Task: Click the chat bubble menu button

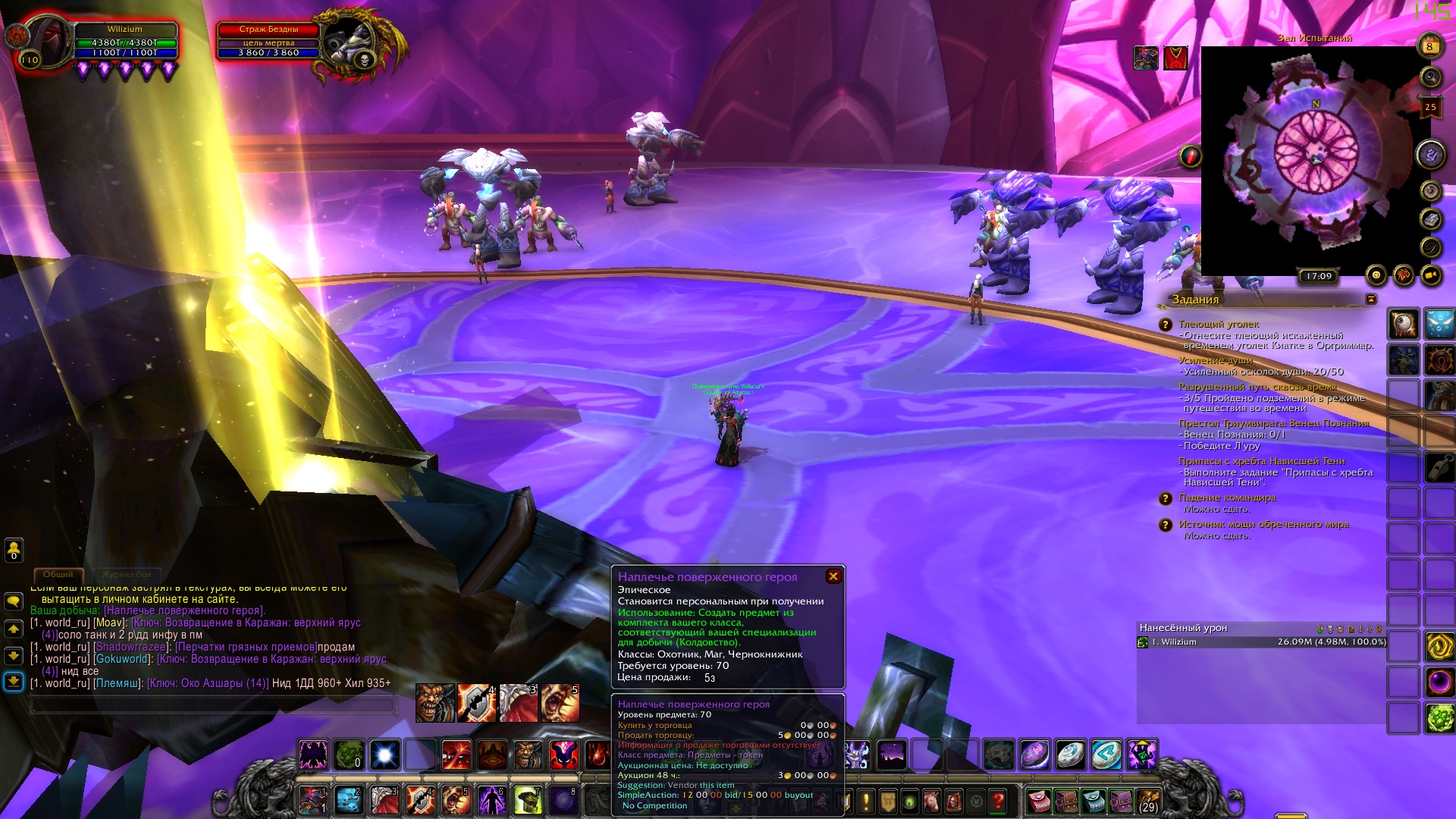Action: click(x=14, y=602)
